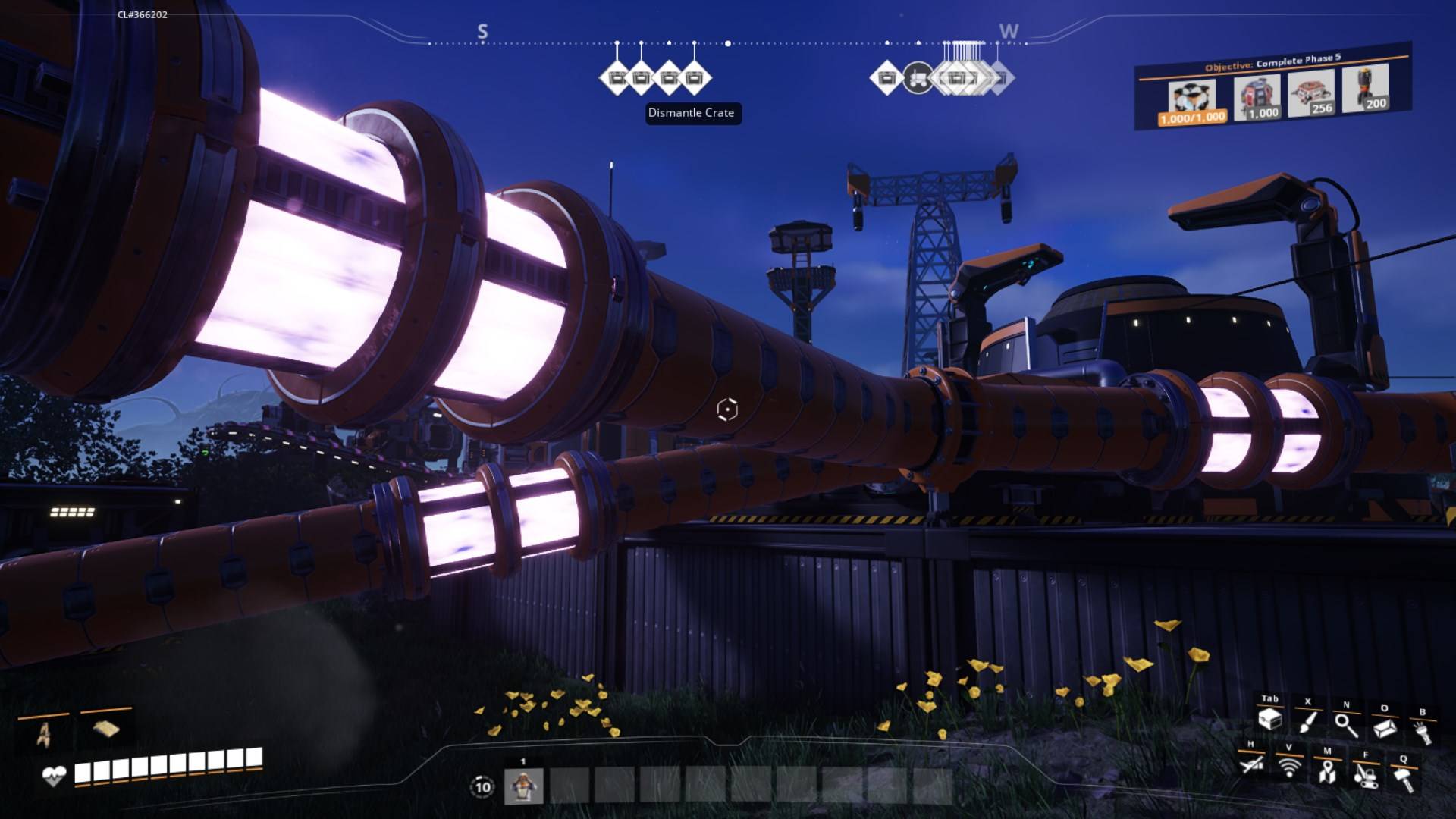Click the vehicle marker on the compass
1456x819 pixels.
coord(918,77)
